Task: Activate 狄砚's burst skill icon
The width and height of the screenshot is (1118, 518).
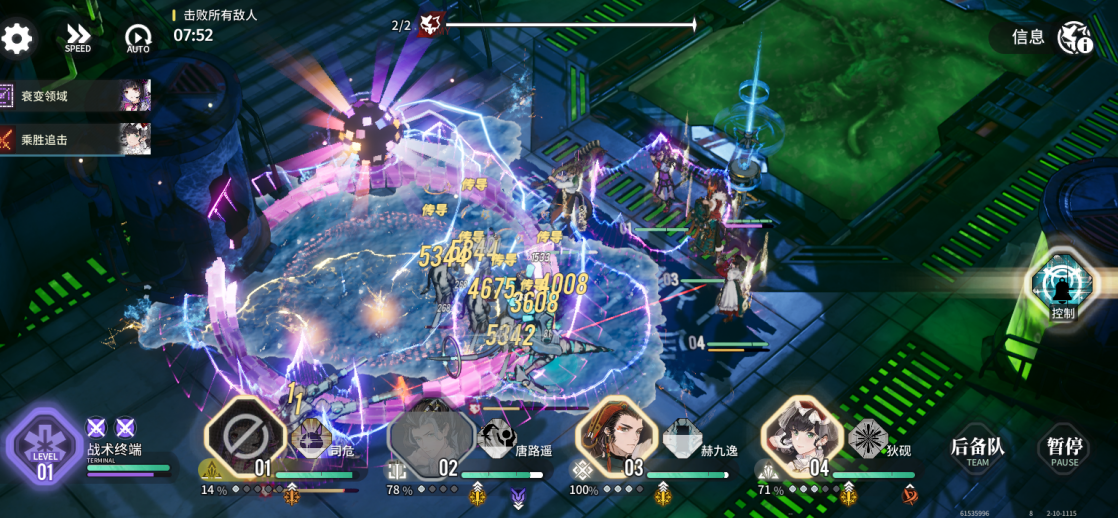Action: [x=868, y=438]
